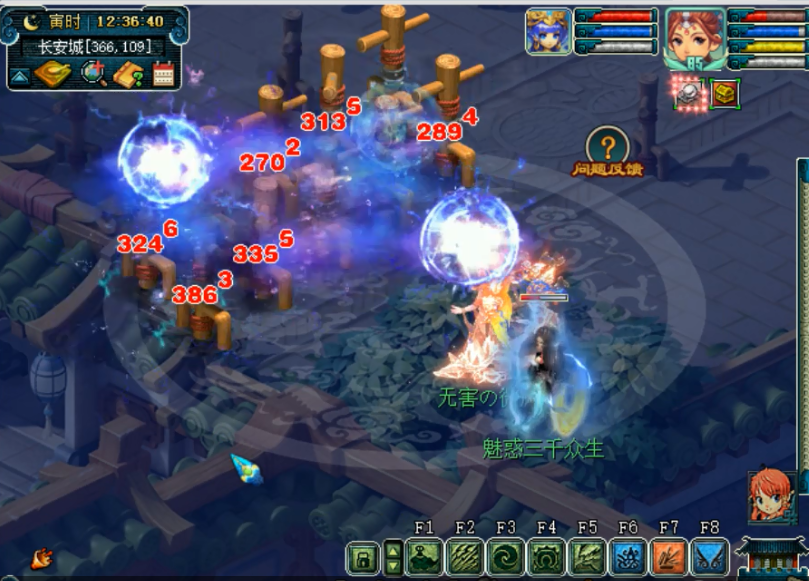Activate the F3 swirl skill
The height and width of the screenshot is (581, 809).
point(505,557)
